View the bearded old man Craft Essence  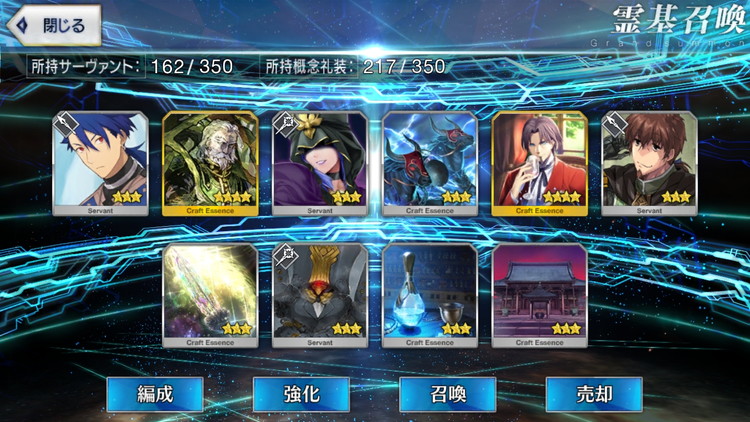click(x=210, y=163)
